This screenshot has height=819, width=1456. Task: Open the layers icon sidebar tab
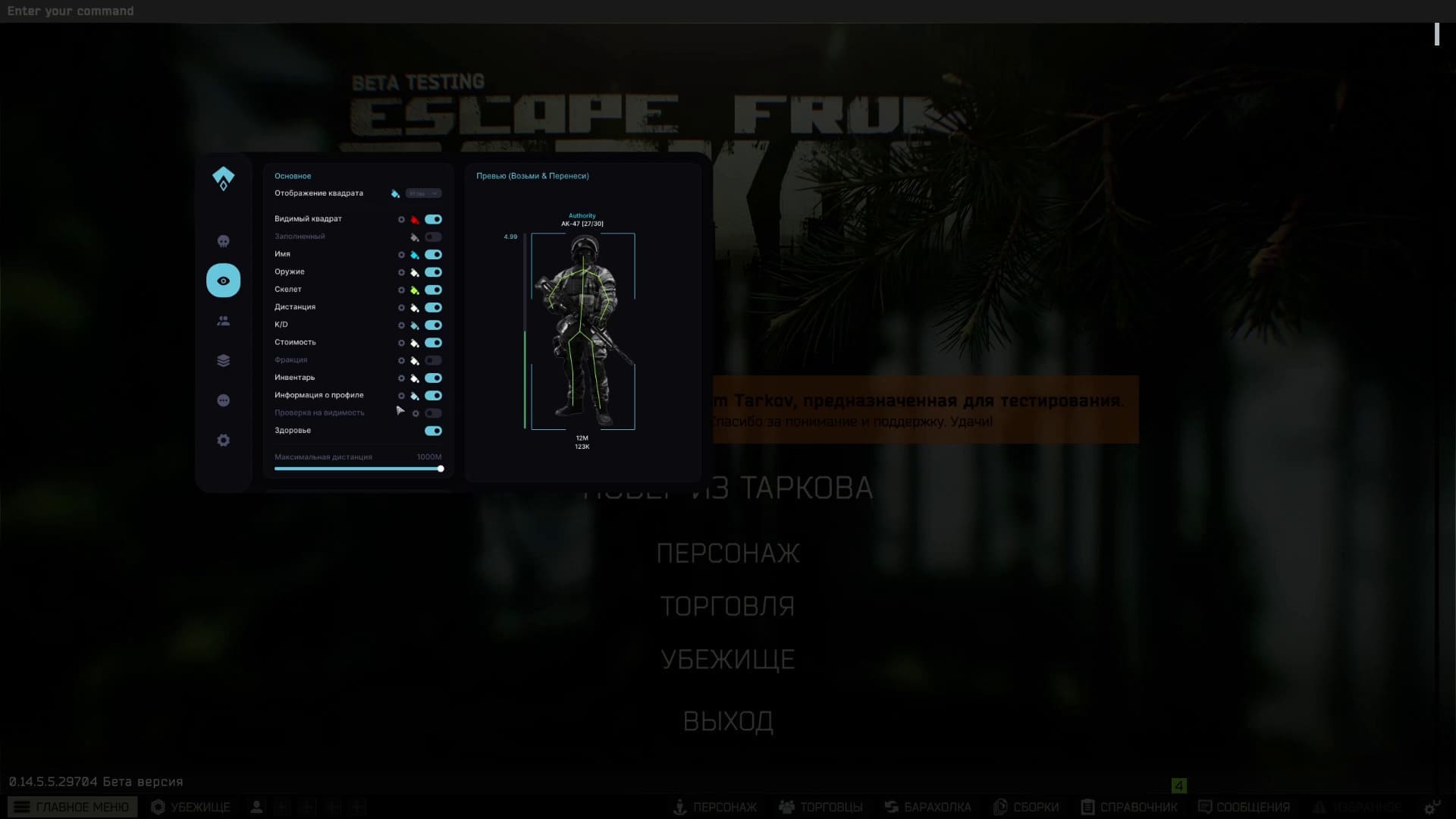(x=223, y=361)
